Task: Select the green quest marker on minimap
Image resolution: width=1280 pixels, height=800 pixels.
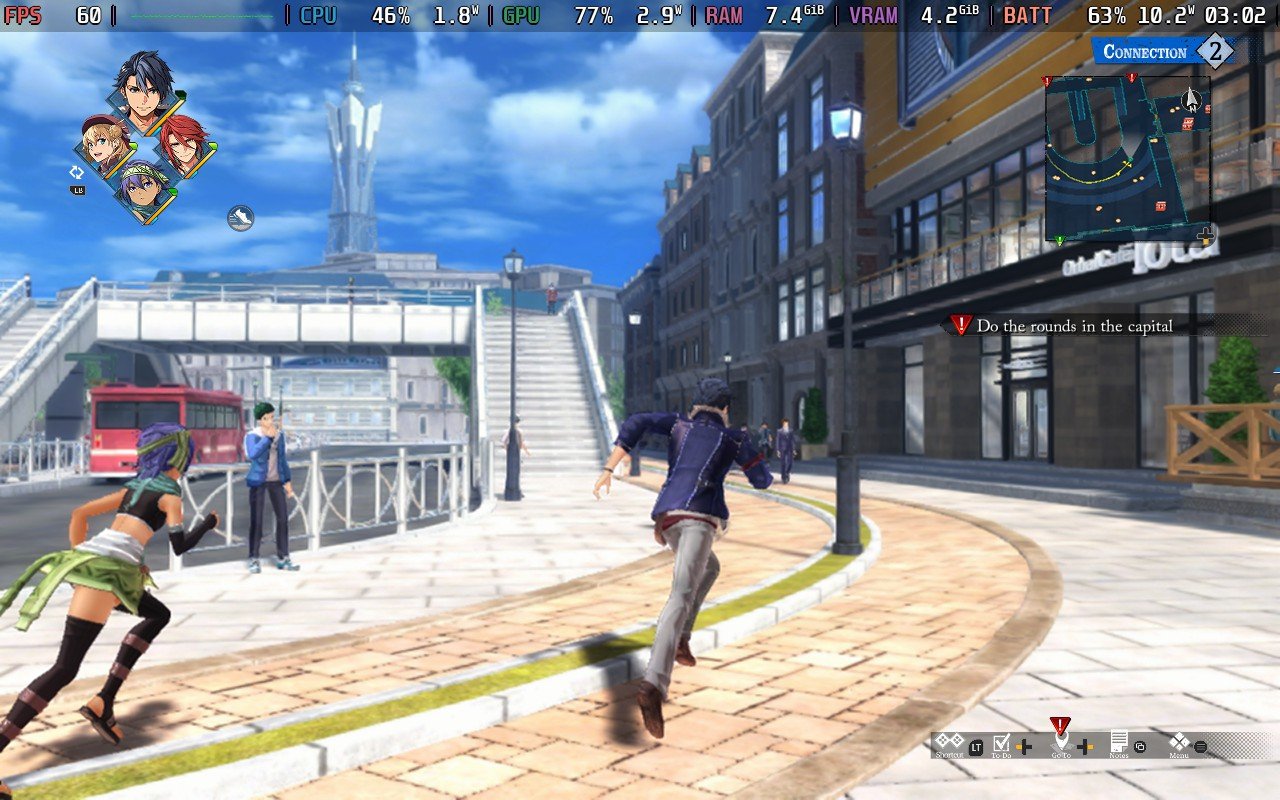Action: coord(1059,240)
